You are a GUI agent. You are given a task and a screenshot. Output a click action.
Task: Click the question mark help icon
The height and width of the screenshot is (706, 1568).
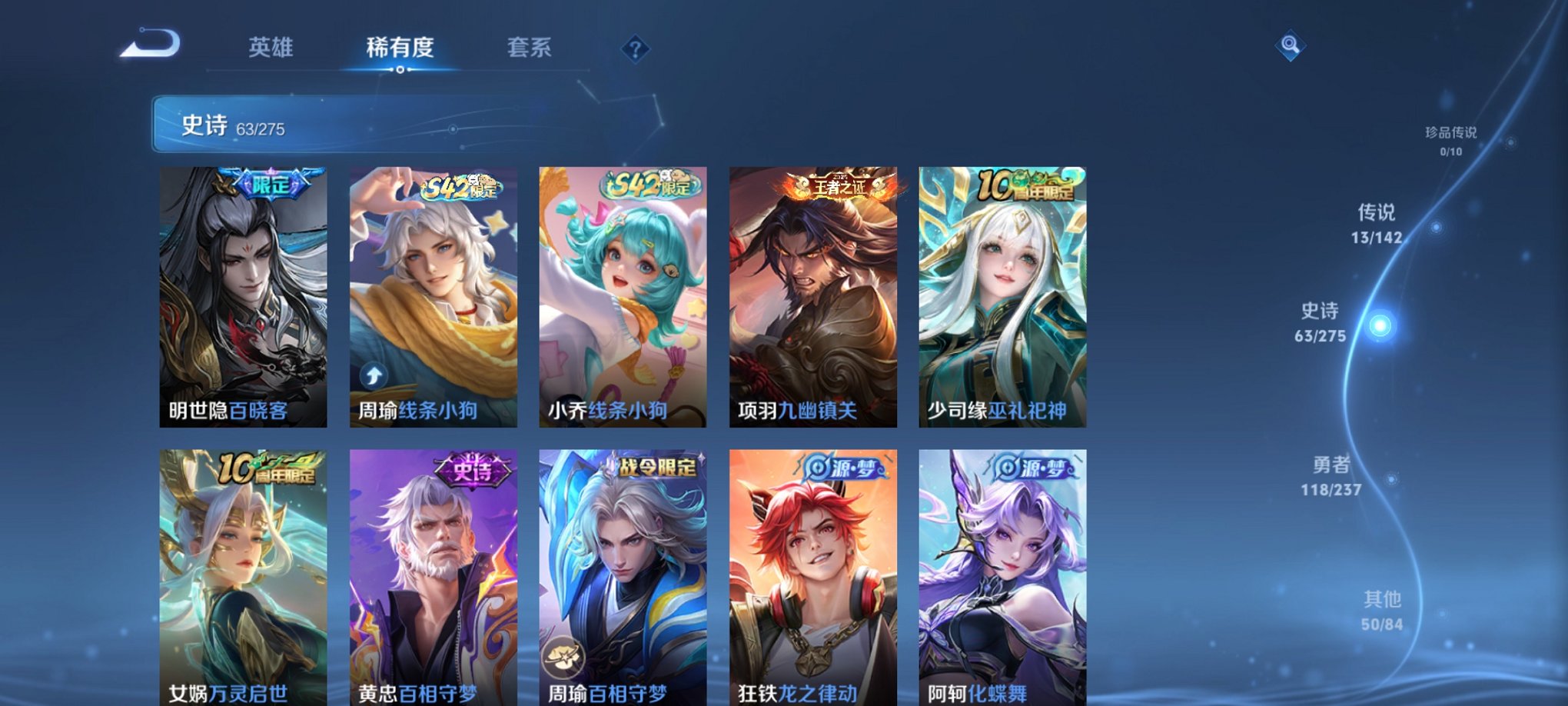click(635, 49)
